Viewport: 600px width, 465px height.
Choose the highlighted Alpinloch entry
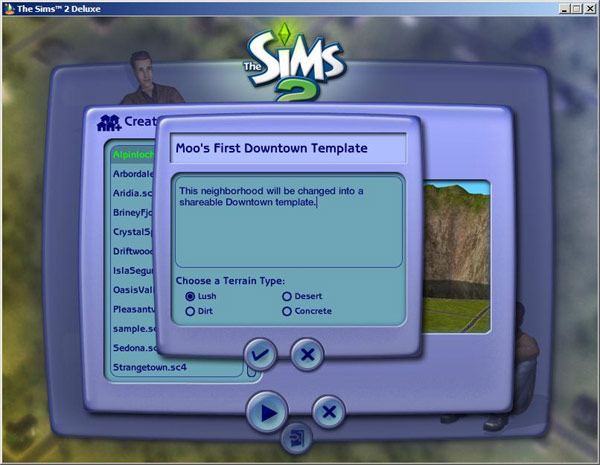(x=135, y=155)
